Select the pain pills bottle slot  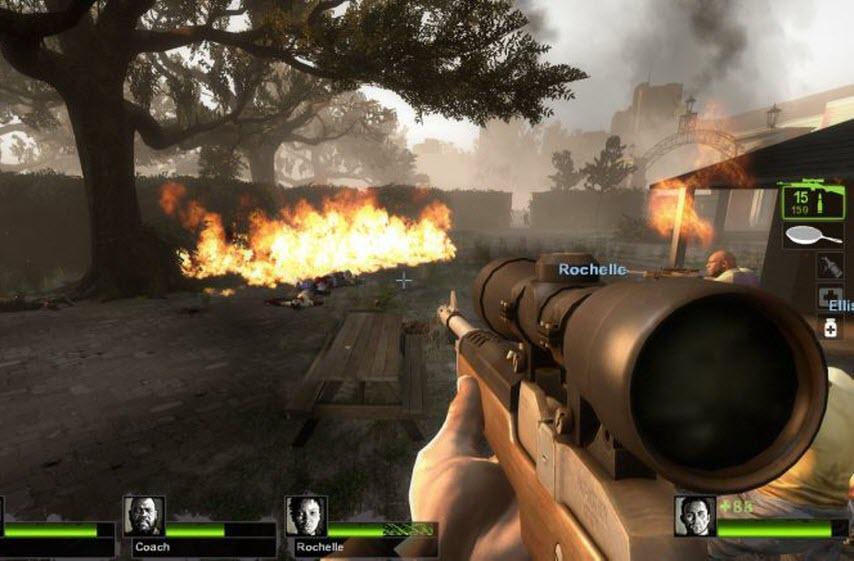tap(830, 329)
